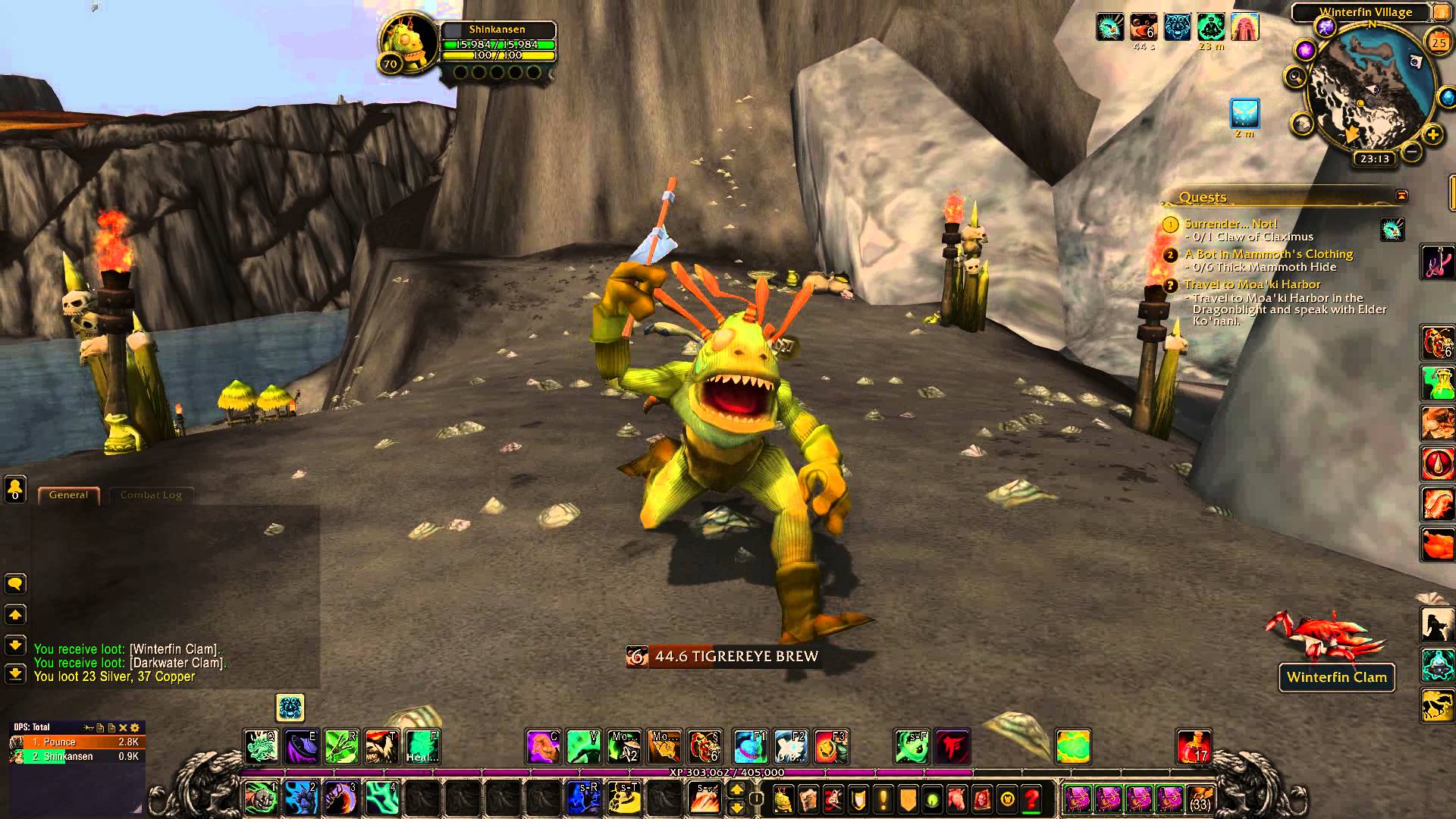Open A Bot in Mammoth's Clothing quest
The height and width of the screenshot is (819, 1456).
(x=1268, y=254)
